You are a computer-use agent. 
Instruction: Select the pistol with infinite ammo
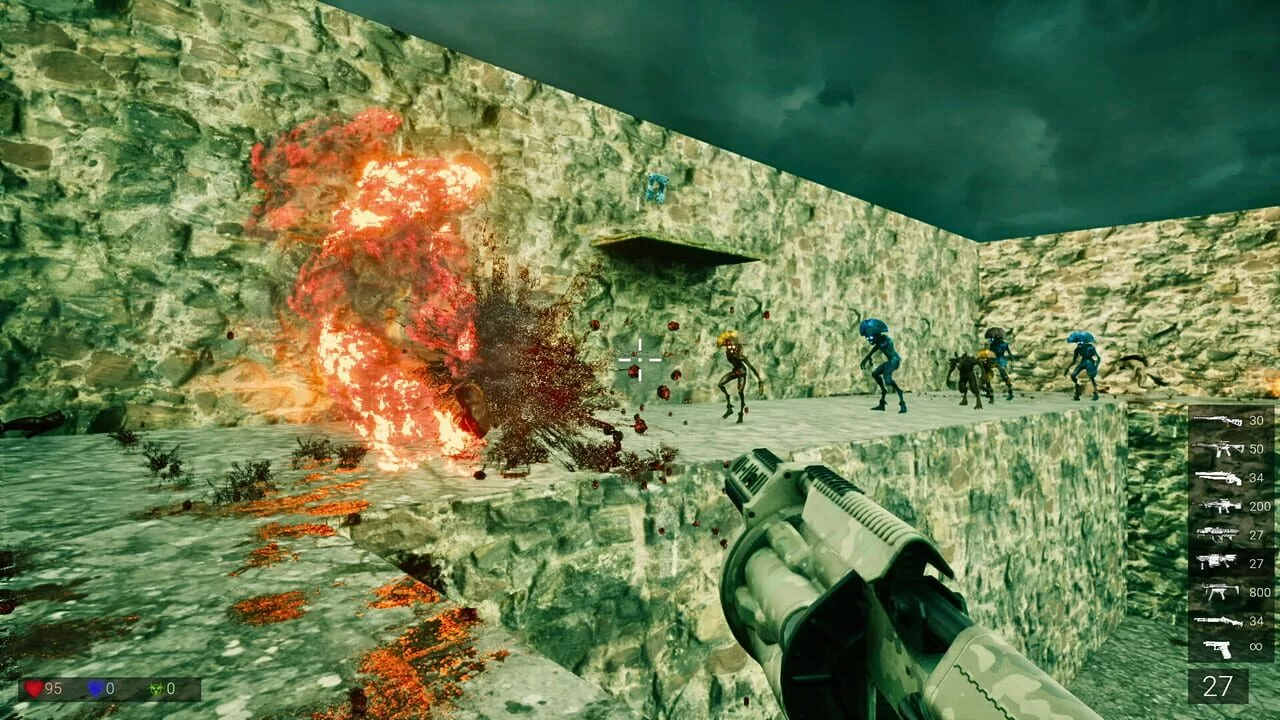1218,648
